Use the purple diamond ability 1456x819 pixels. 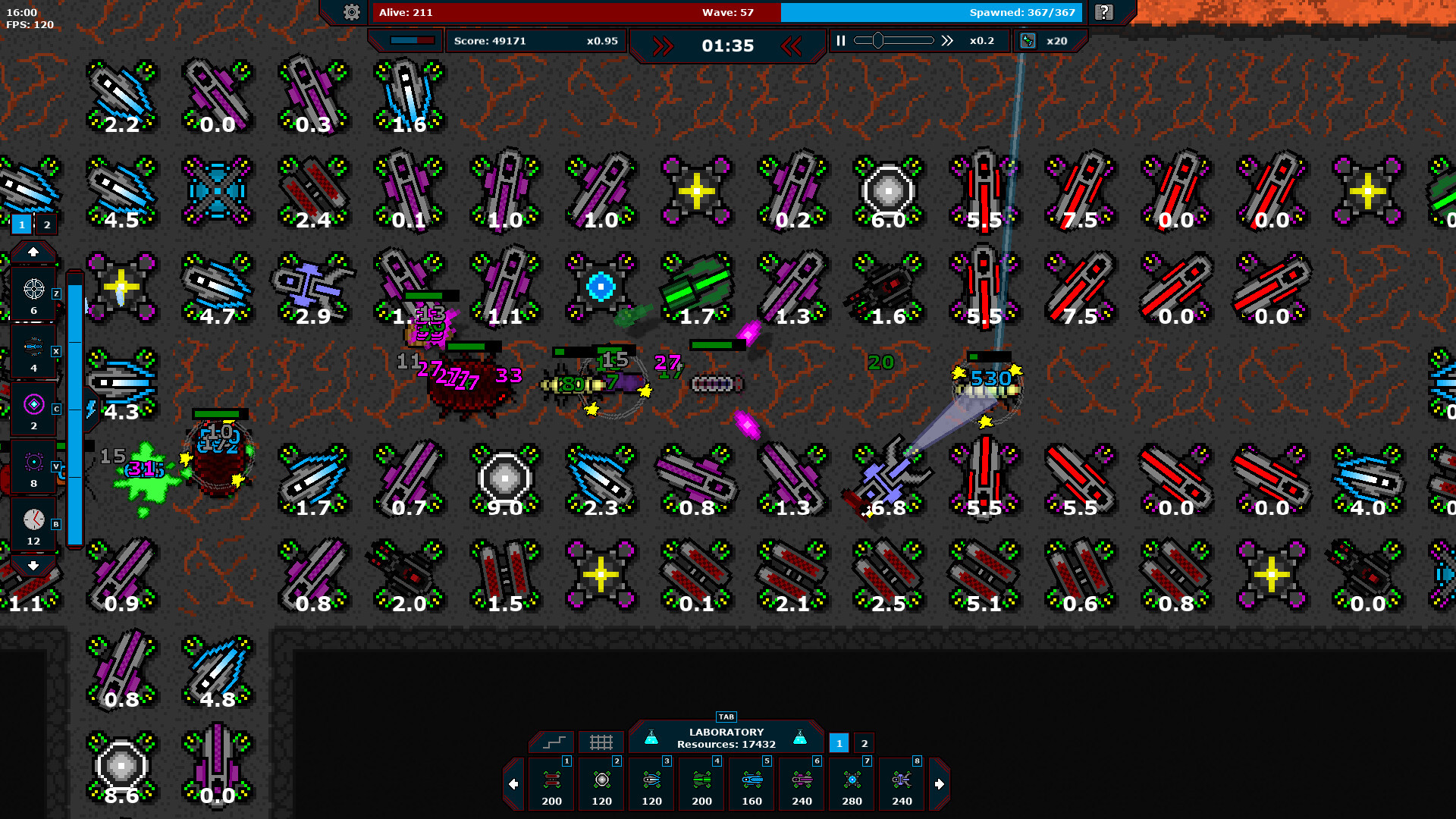(x=33, y=409)
